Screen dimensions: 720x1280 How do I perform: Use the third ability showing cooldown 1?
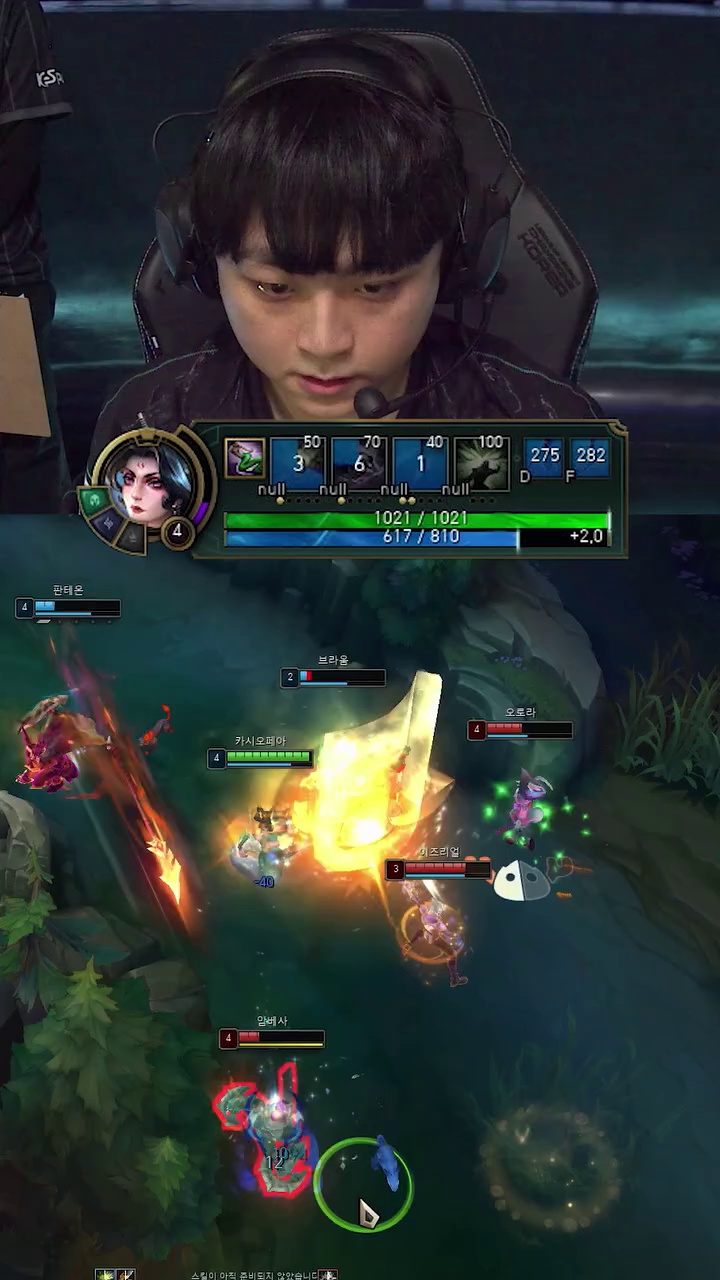[420, 463]
